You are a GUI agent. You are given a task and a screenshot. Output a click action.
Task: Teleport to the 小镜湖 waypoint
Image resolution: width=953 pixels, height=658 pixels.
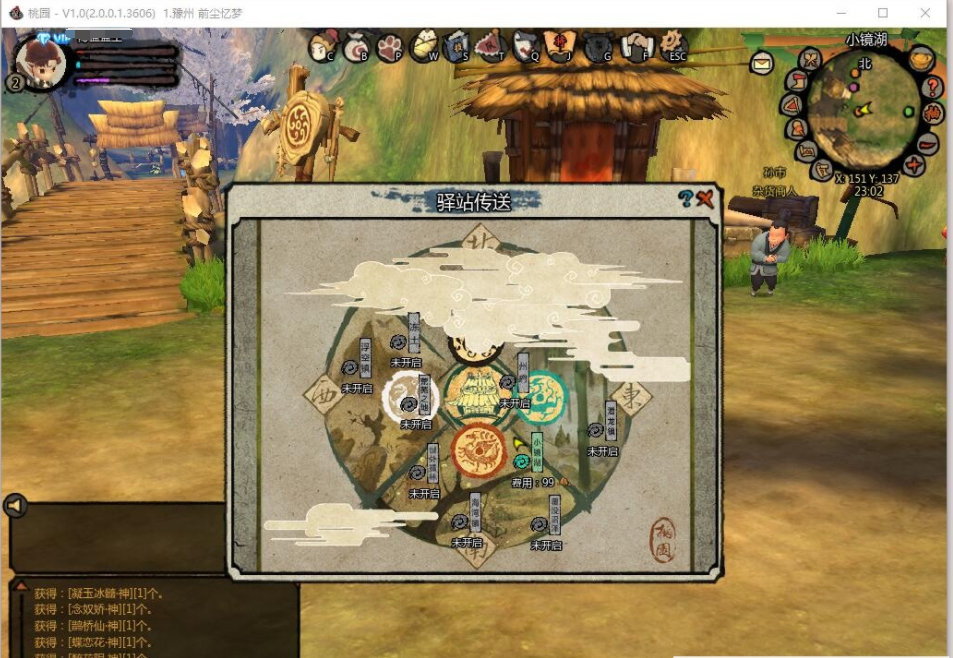click(x=522, y=461)
